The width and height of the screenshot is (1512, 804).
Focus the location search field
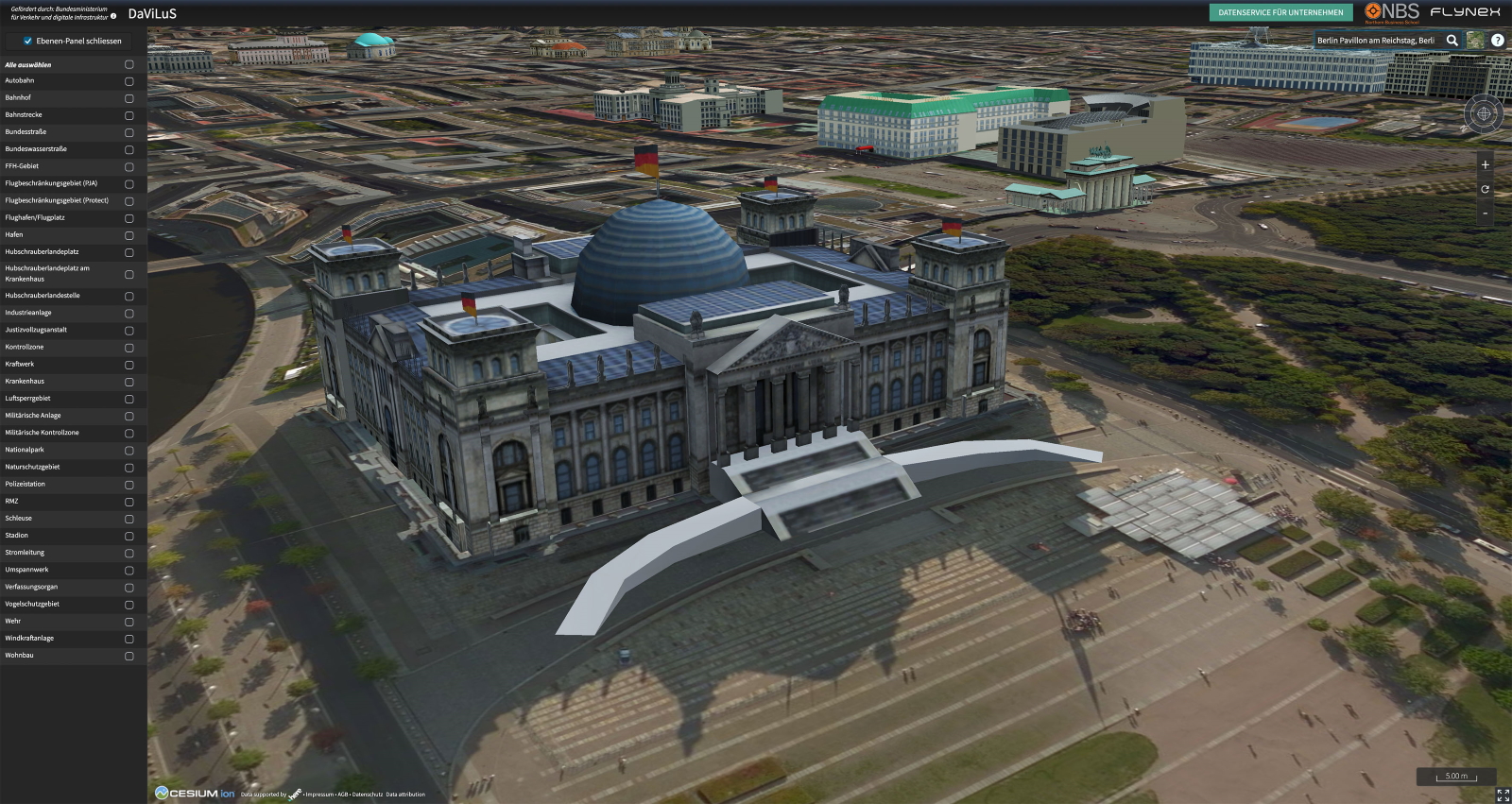(x=1376, y=41)
